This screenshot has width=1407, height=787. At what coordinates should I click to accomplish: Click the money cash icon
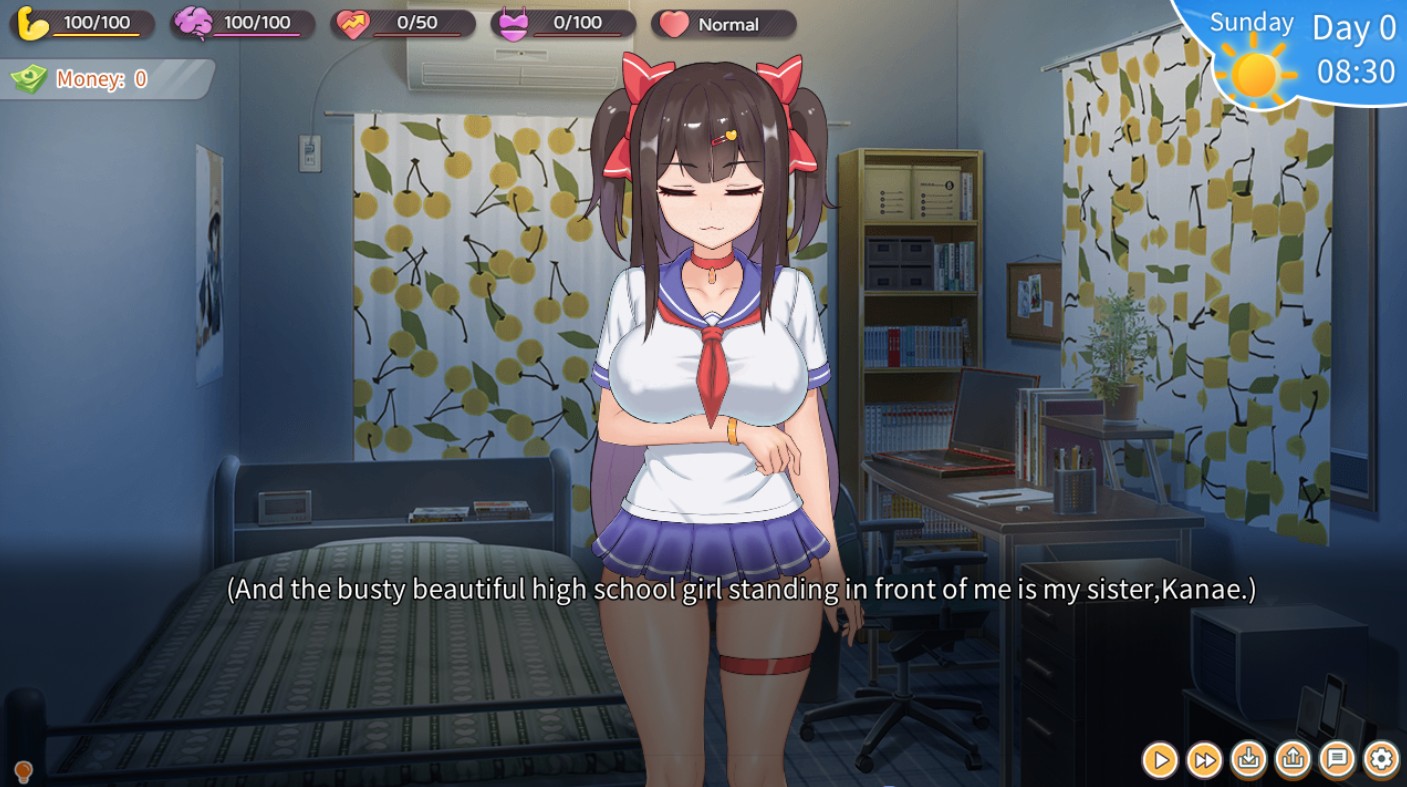coord(29,79)
